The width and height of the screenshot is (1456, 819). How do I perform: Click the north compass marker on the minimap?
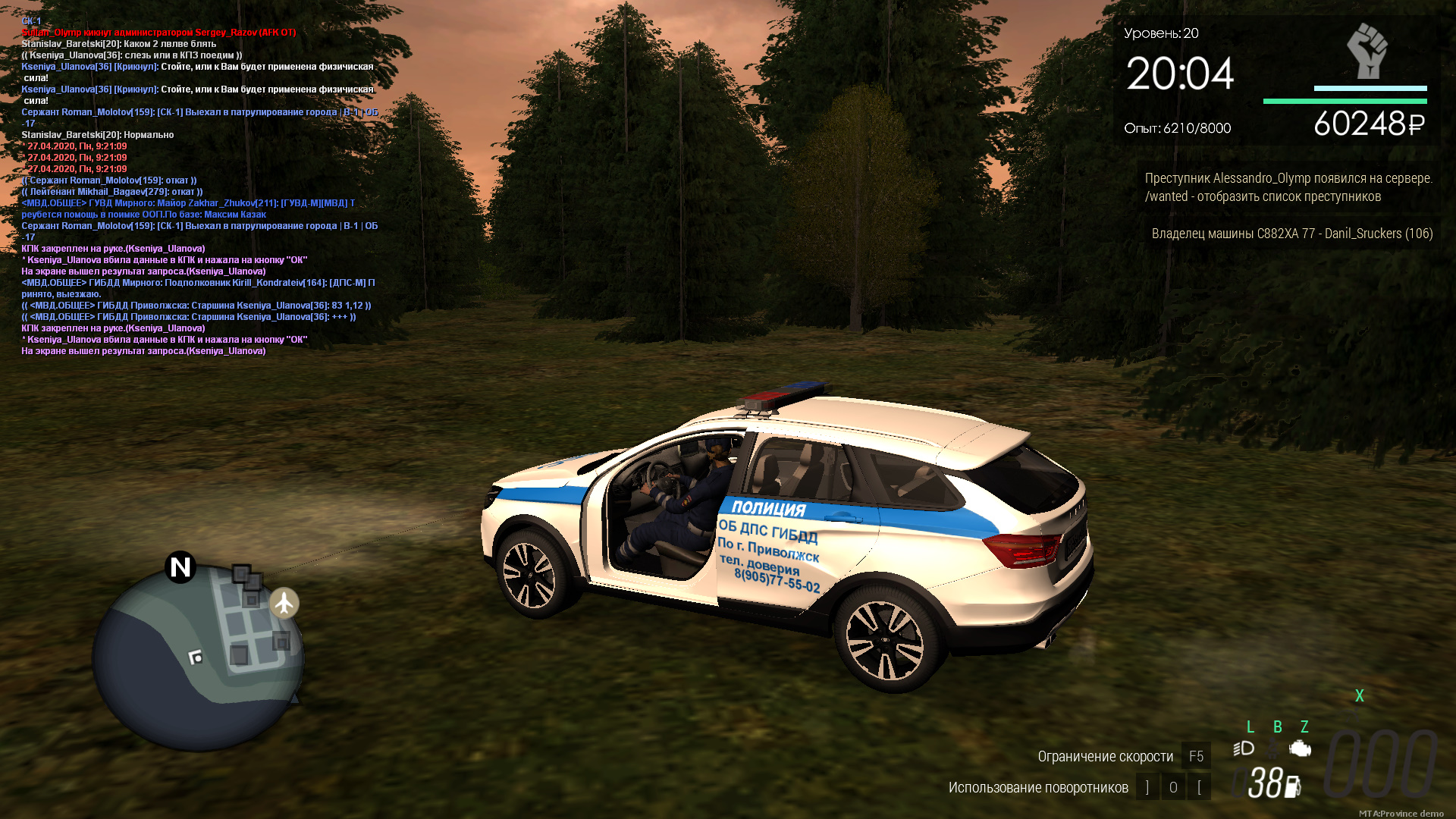[180, 566]
